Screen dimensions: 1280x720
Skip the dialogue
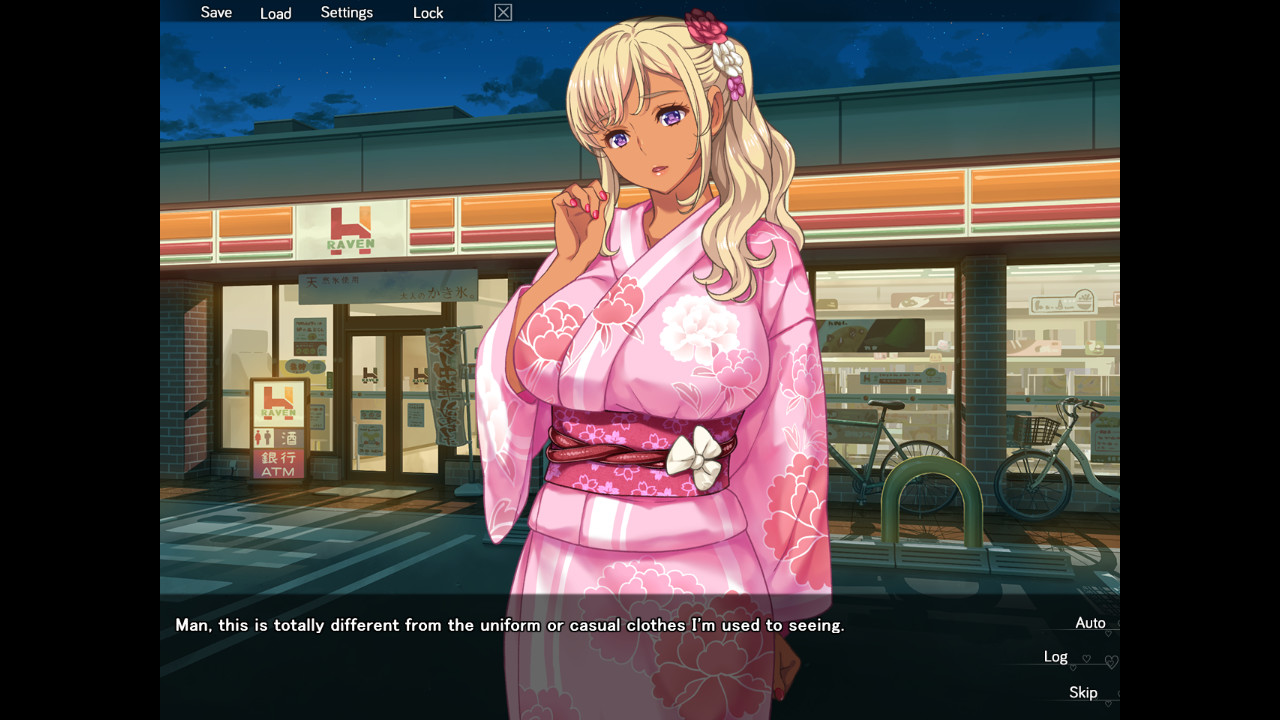1083,692
